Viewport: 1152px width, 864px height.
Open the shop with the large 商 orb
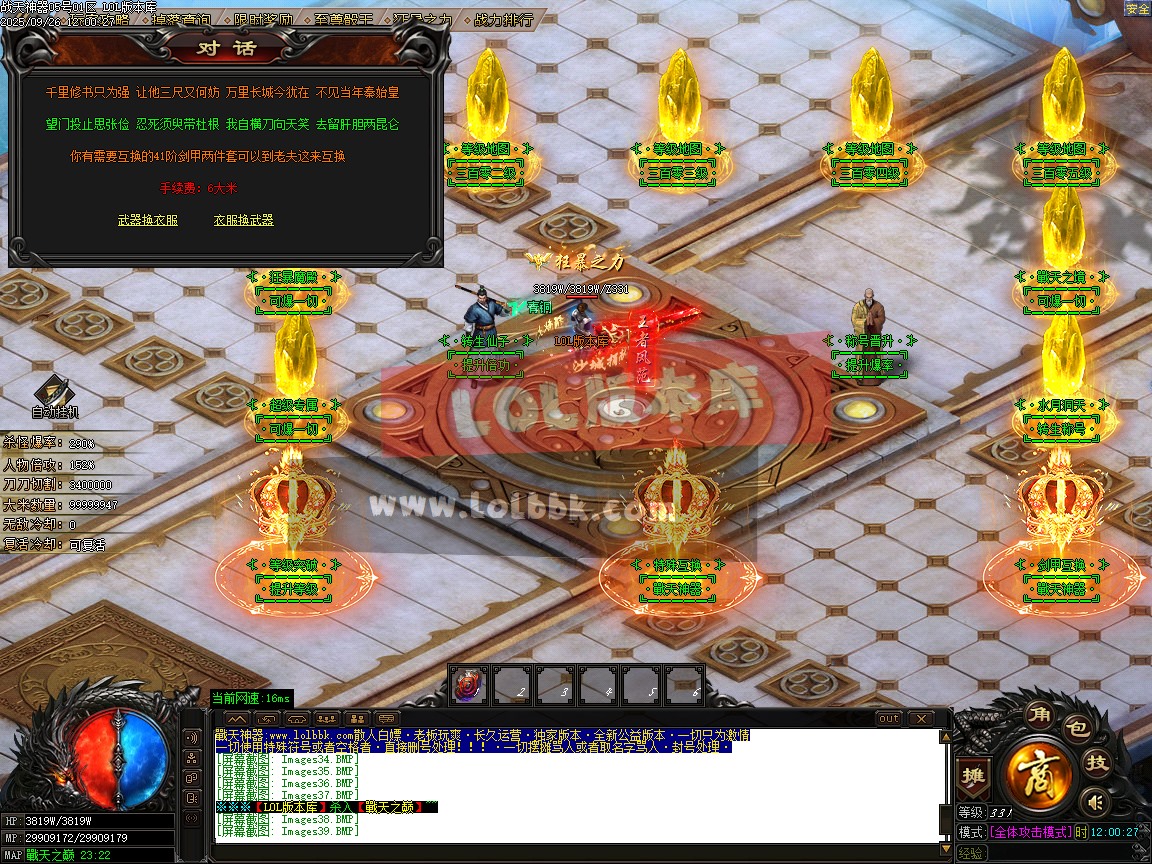click(x=1040, y=772)
